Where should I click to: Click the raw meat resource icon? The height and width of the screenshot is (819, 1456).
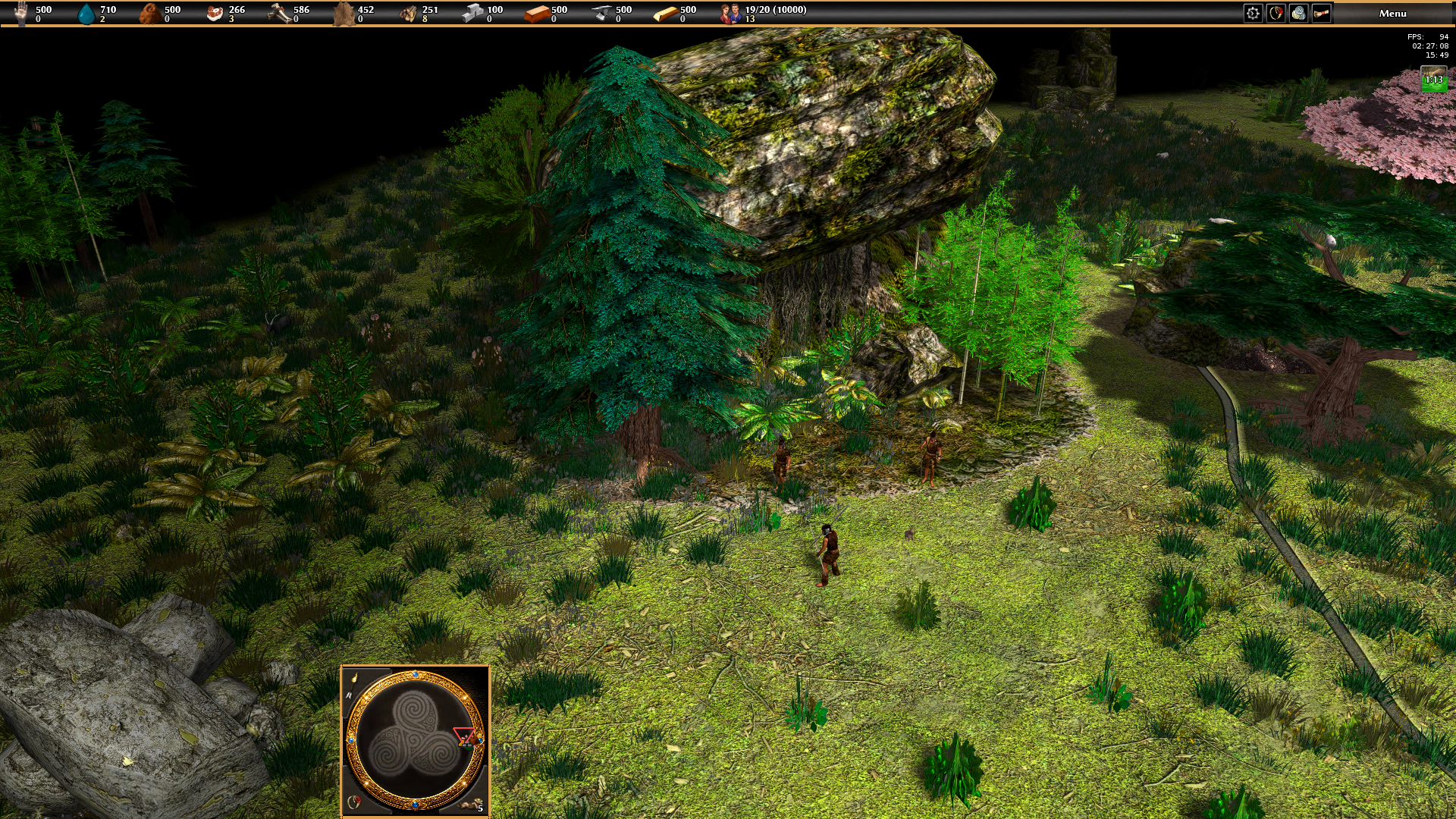point(215,14)
